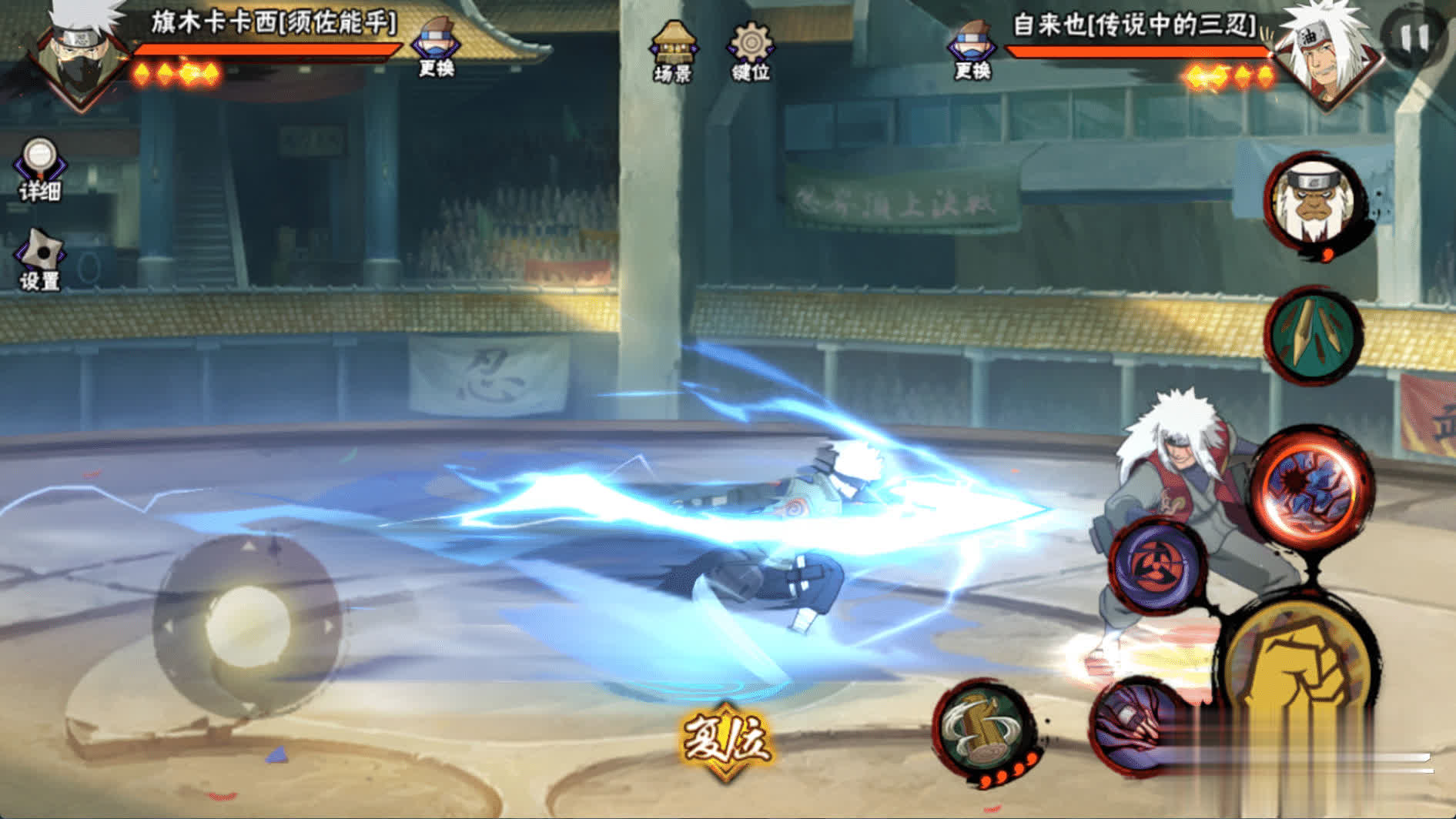Use the red glowing ultimate skill
The width and height of the screenshot is (1456, 819).
click(x=1312, y=487)
